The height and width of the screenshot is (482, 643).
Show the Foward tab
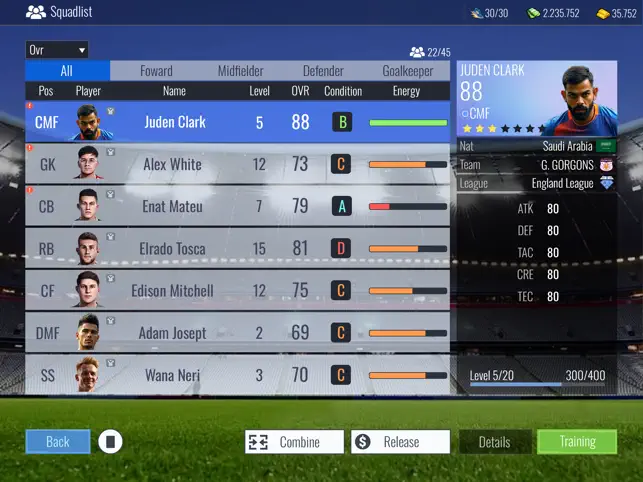coord(156,71)
